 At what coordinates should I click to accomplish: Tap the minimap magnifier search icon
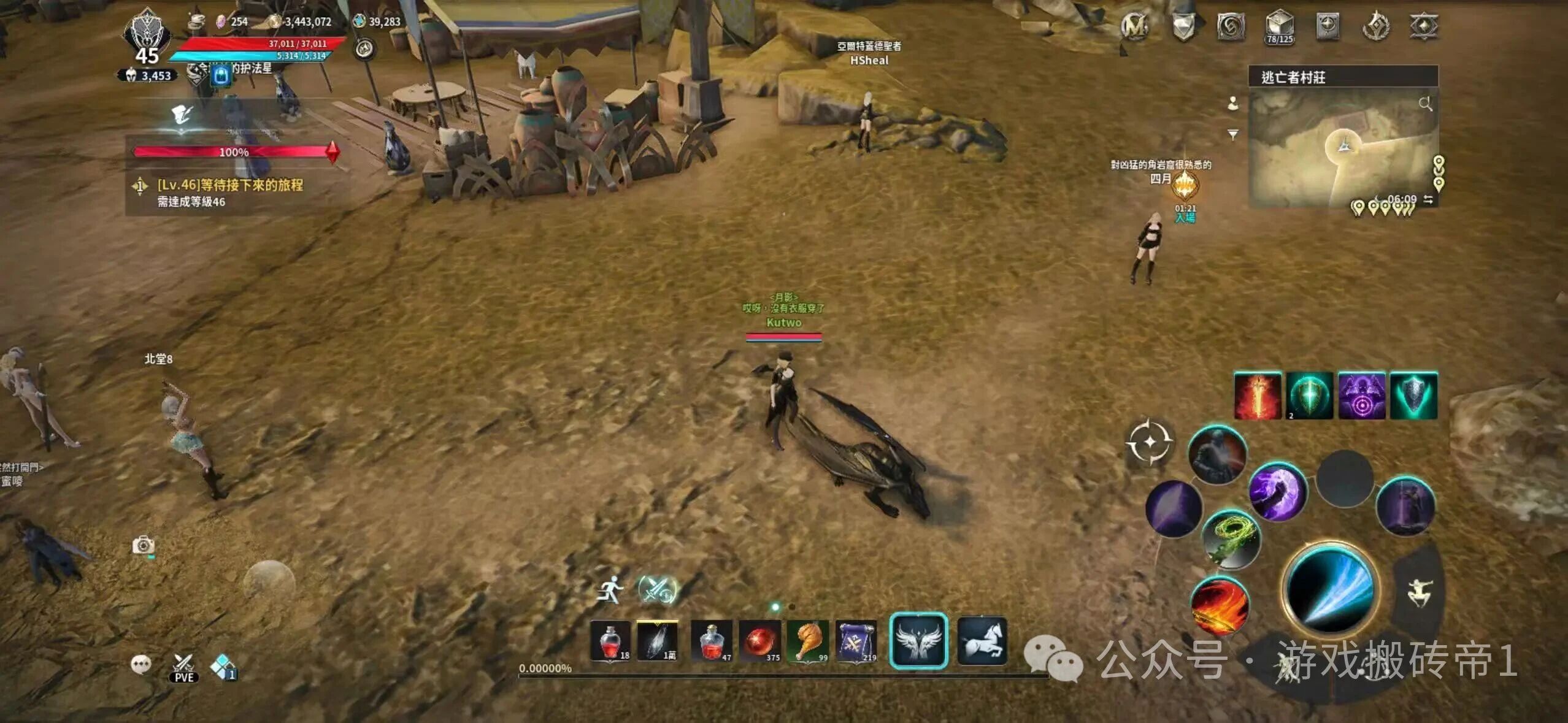click(1425, 104)
